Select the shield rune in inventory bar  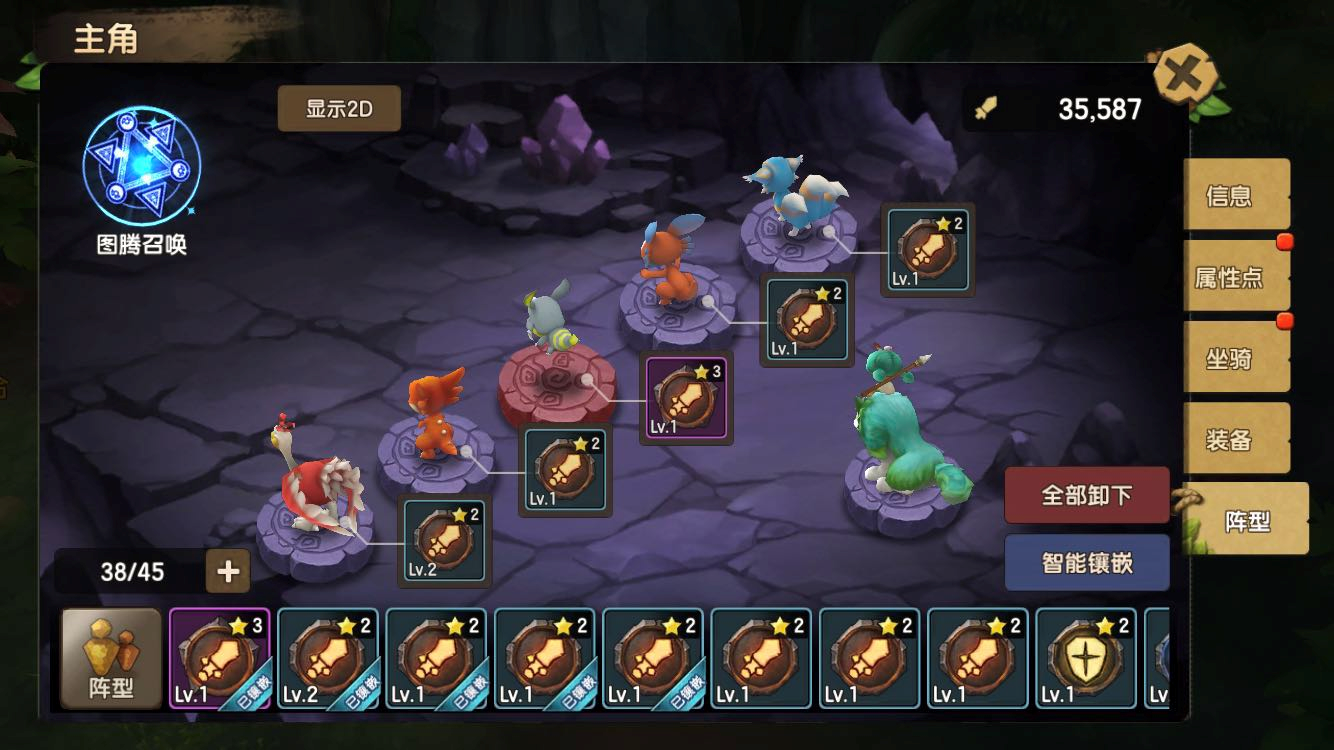1085,658
